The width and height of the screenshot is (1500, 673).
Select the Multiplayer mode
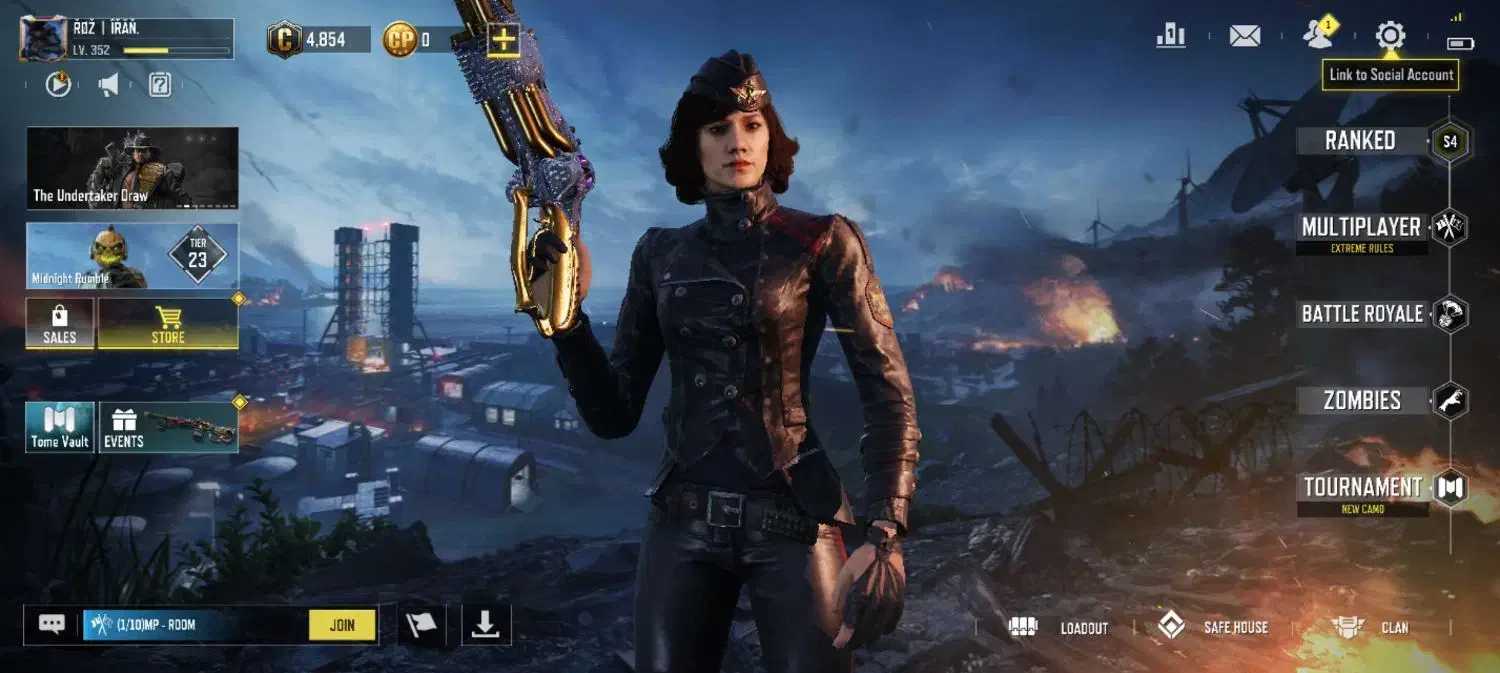point(1361,228)
